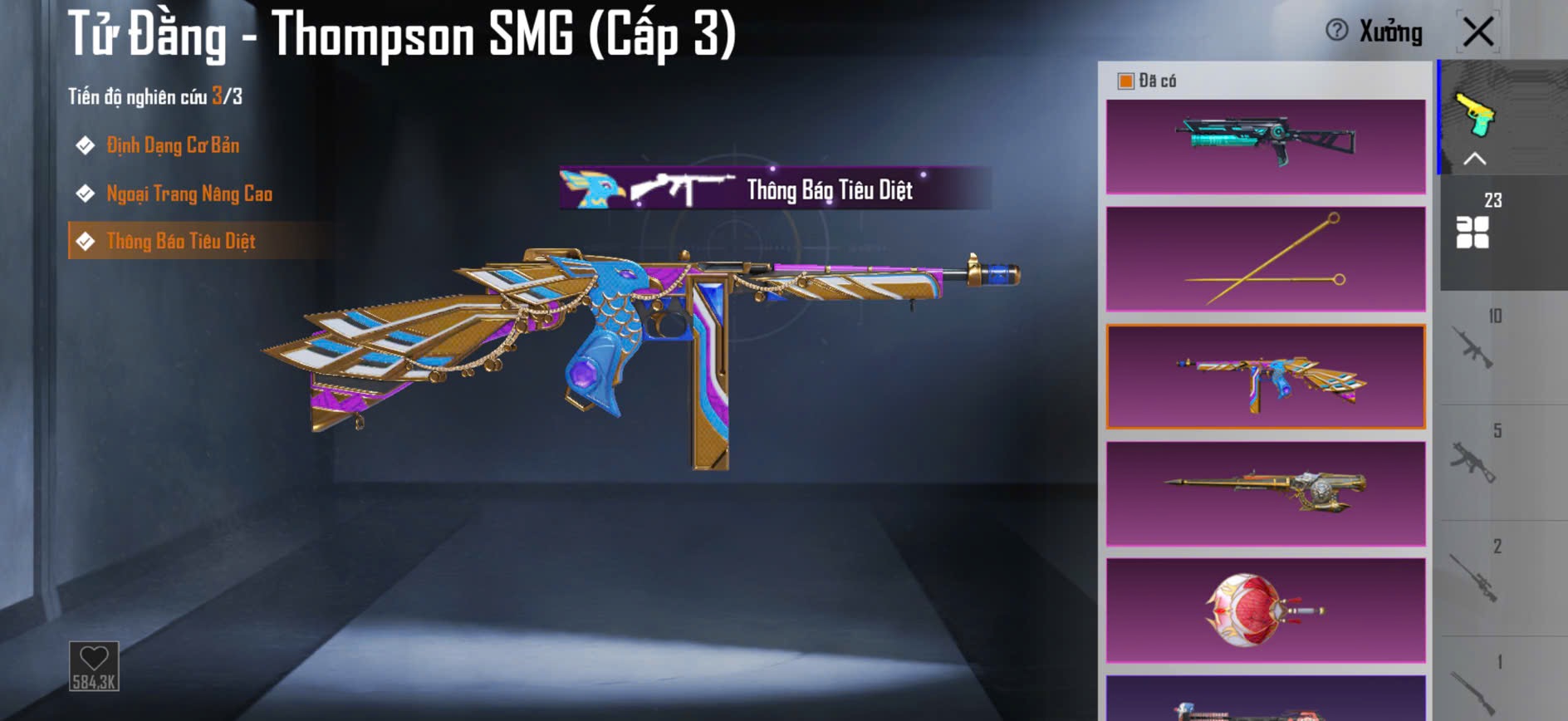Viewport: 1568px width, 721px height.
Task: Choose Thông Báo Tiêu Diệt research stage
Action: tap(180, 242)
